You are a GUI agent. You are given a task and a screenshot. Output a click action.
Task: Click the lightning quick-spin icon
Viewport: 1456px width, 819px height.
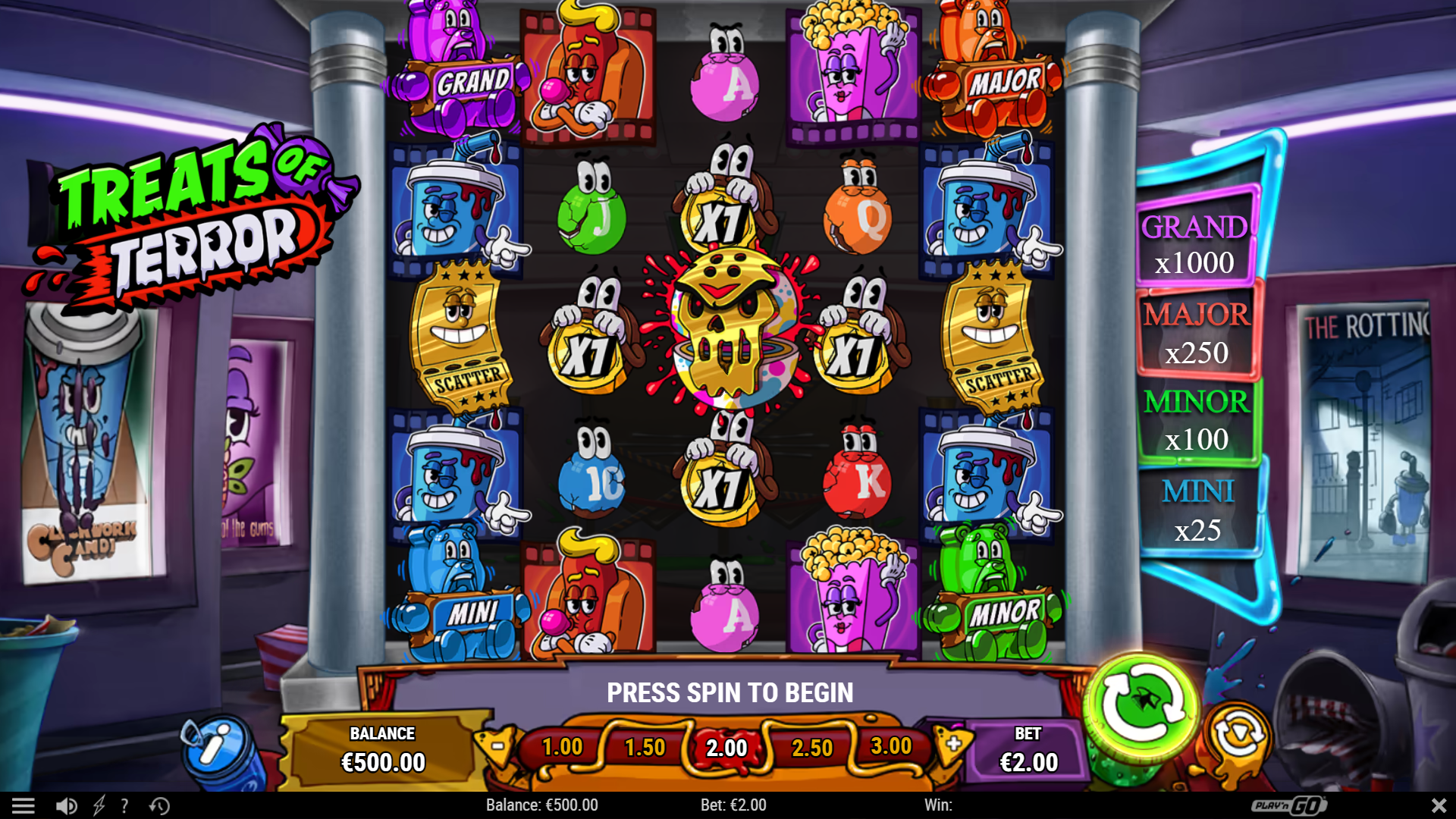pyautogui.click(x=98, y=805)
